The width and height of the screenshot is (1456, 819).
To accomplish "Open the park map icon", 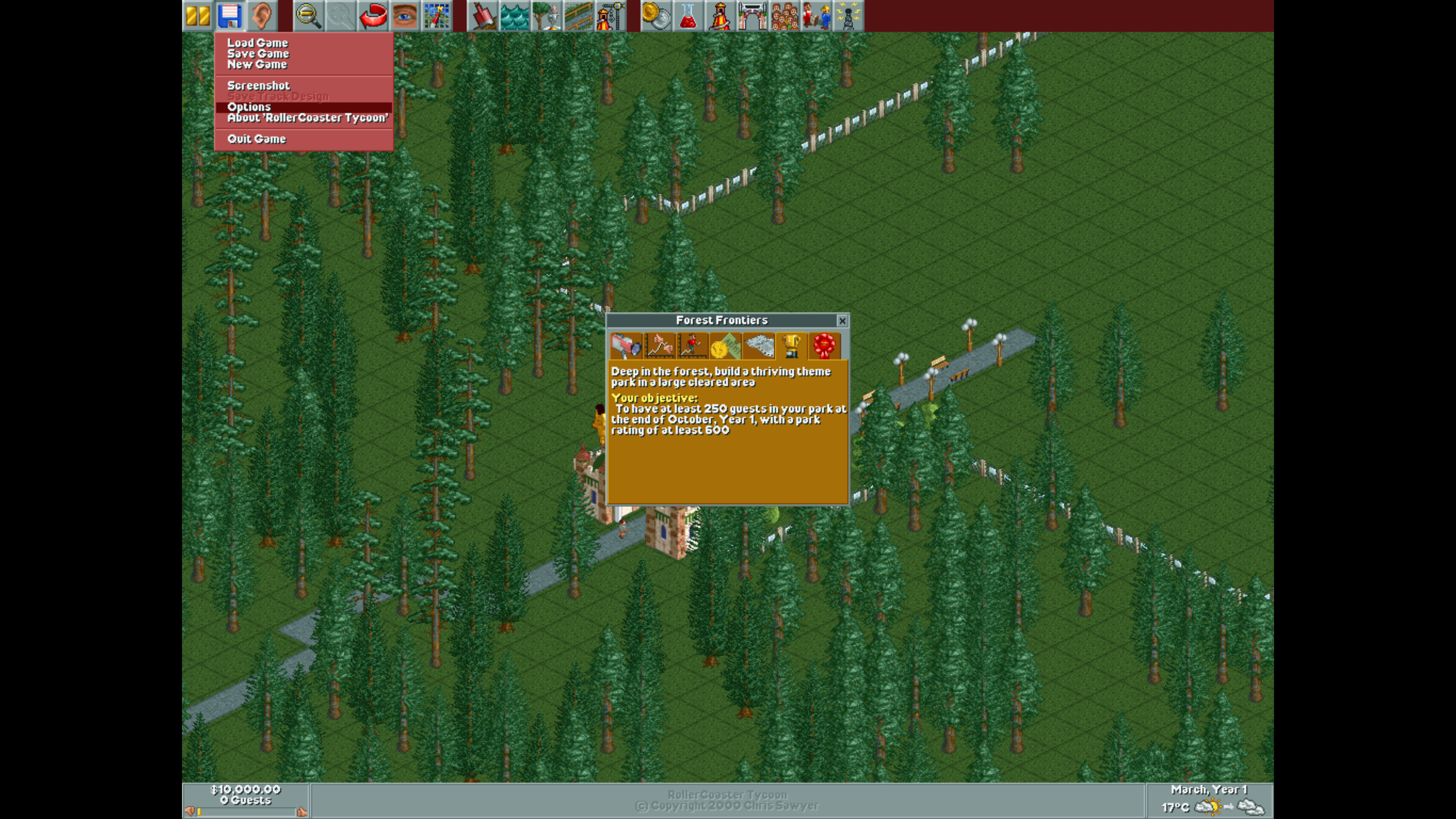I will point(436,16).
